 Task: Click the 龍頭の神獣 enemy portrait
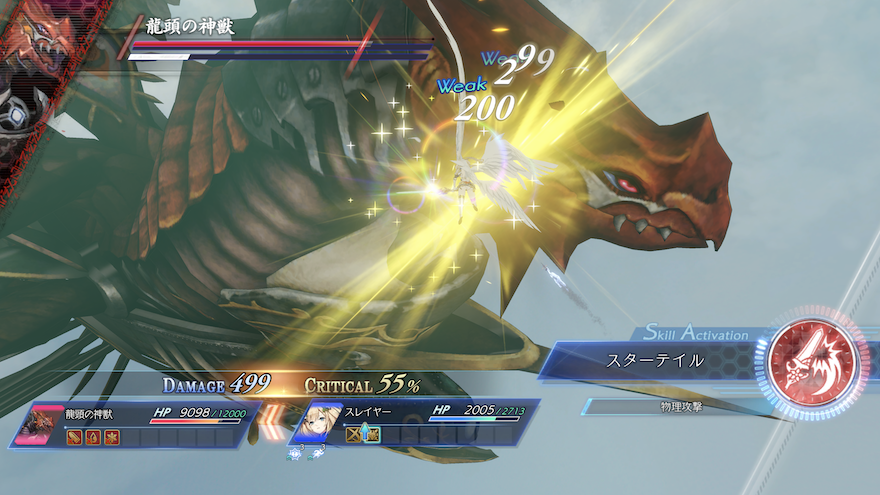coord(40,424)
